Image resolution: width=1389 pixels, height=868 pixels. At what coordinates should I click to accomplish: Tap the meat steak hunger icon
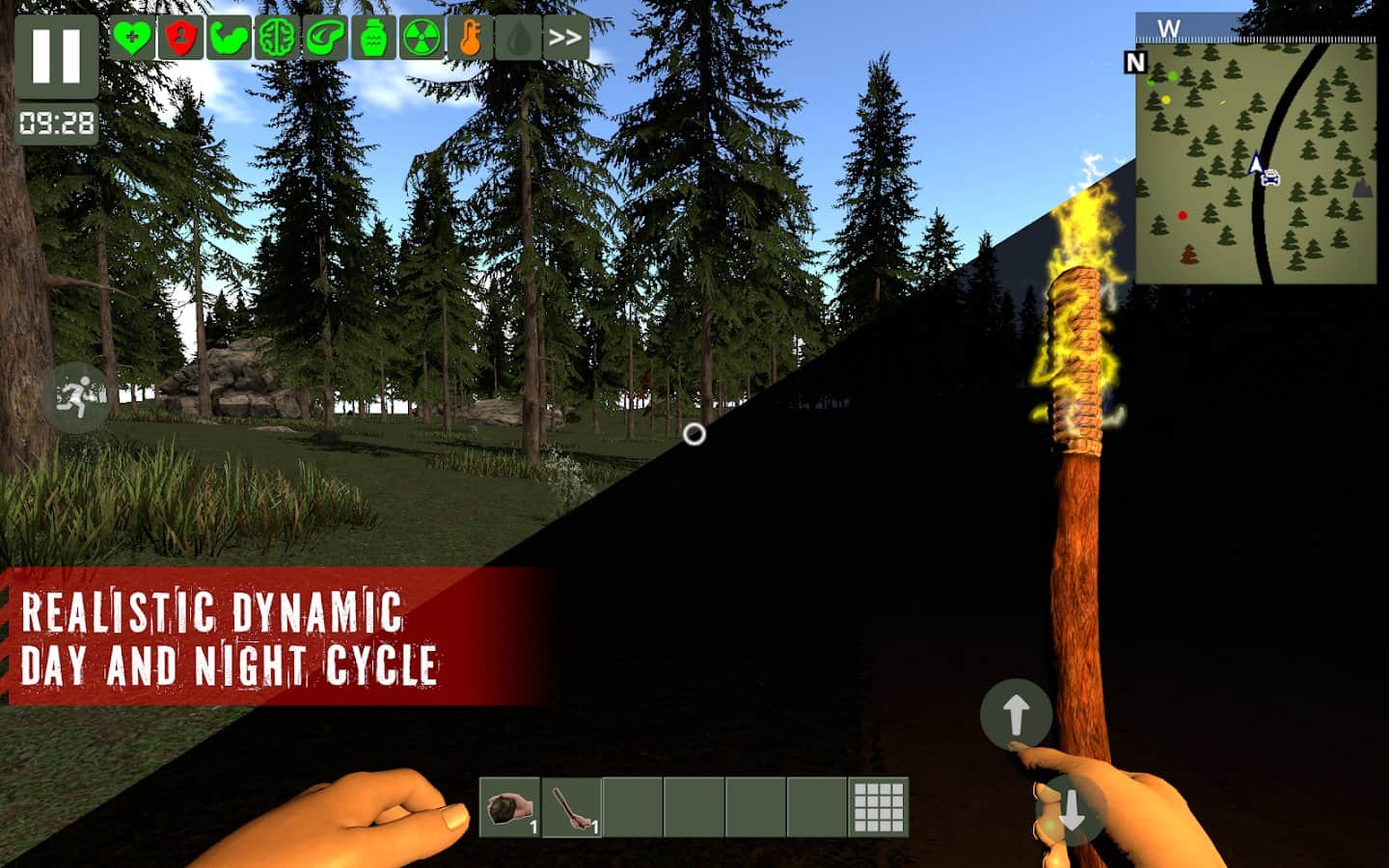(325, 39)
